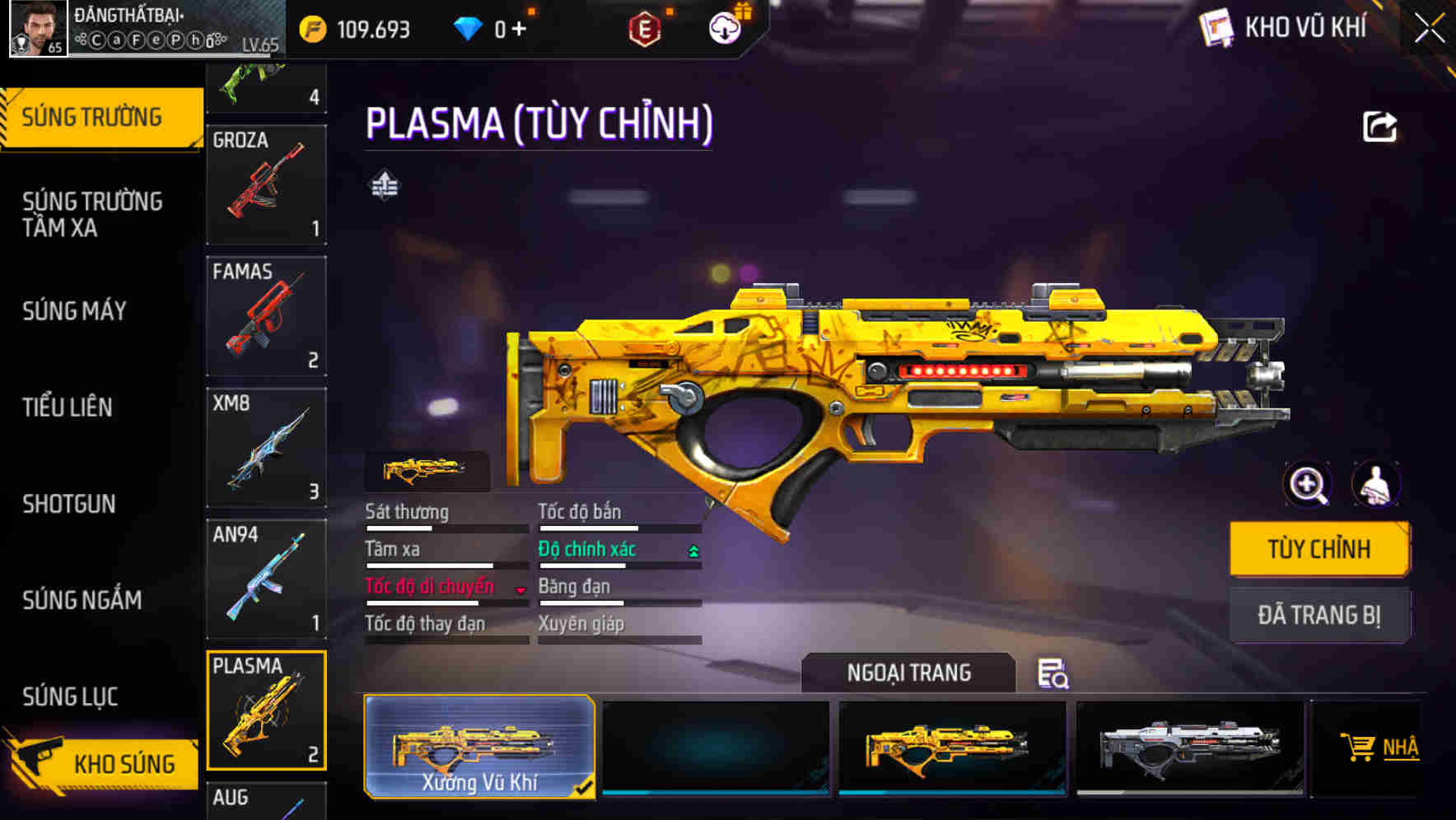Open the Súng Lục category
Viewport: 1456px width, 820px height.
[x=71, y=697]
